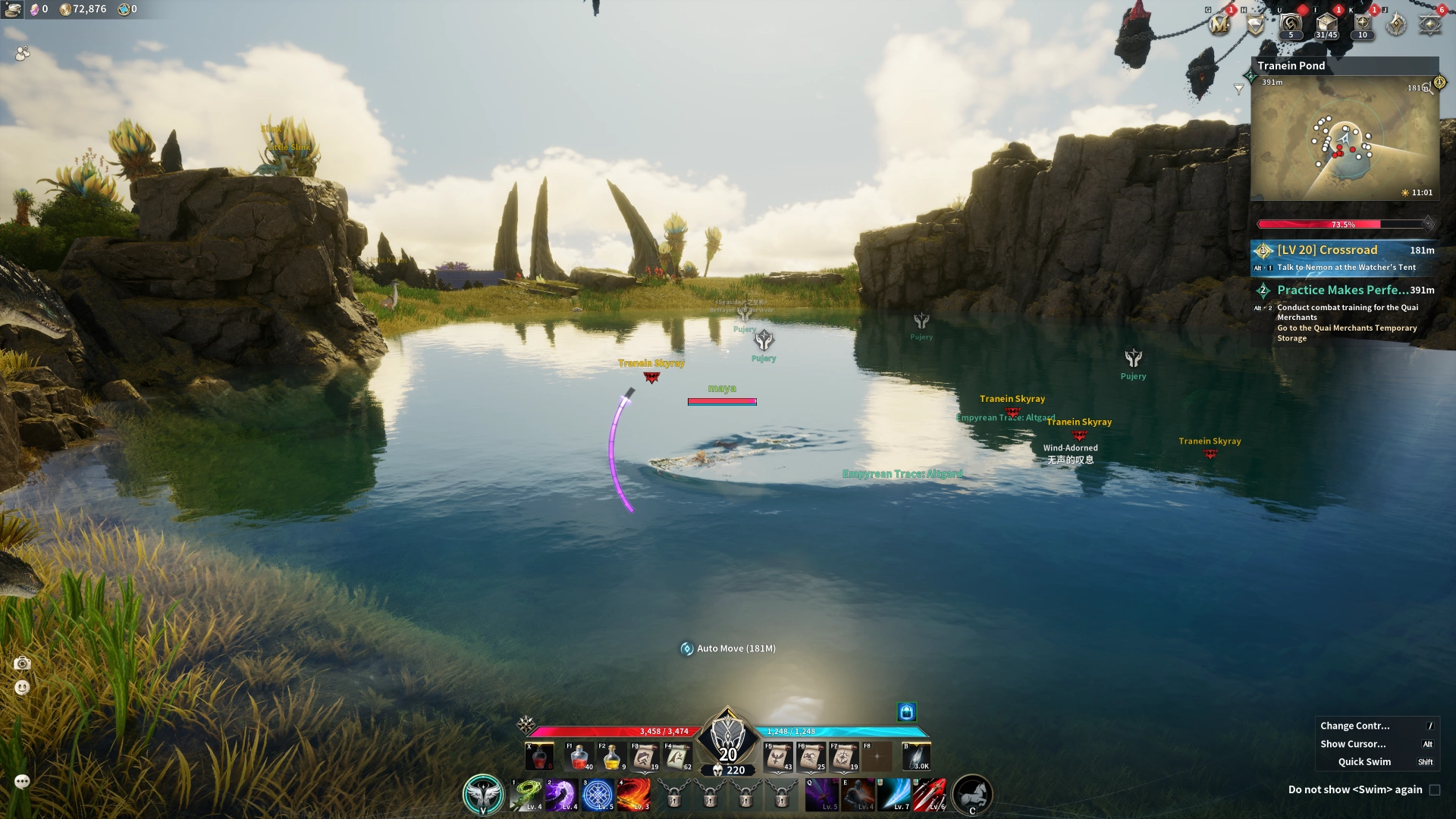Screen dimensions: 1456x819
Task: Open the camera photo mode icon
Action: coord(22,664)
